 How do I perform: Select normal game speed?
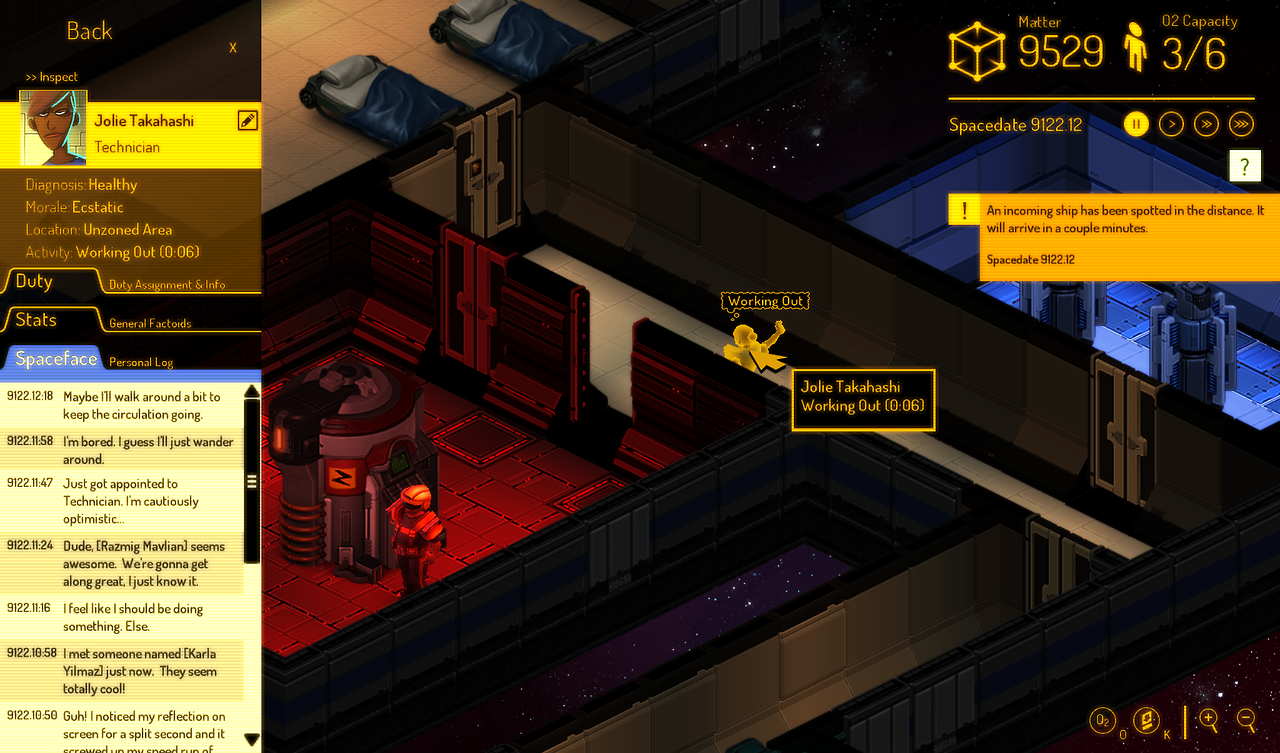tap(1171, 123)
